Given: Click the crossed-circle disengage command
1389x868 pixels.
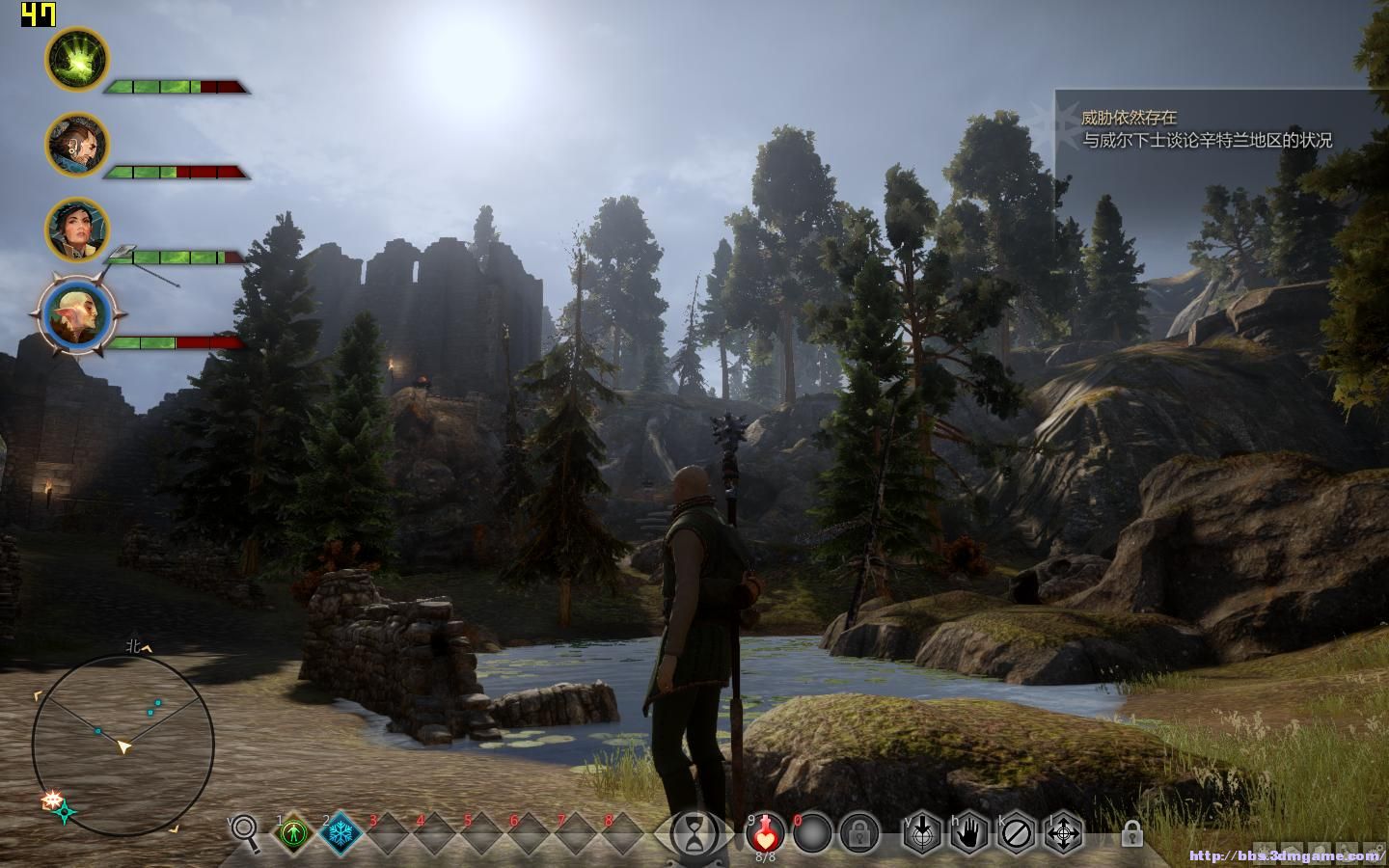Looking at the screenshot, I should click(1016, 832).
